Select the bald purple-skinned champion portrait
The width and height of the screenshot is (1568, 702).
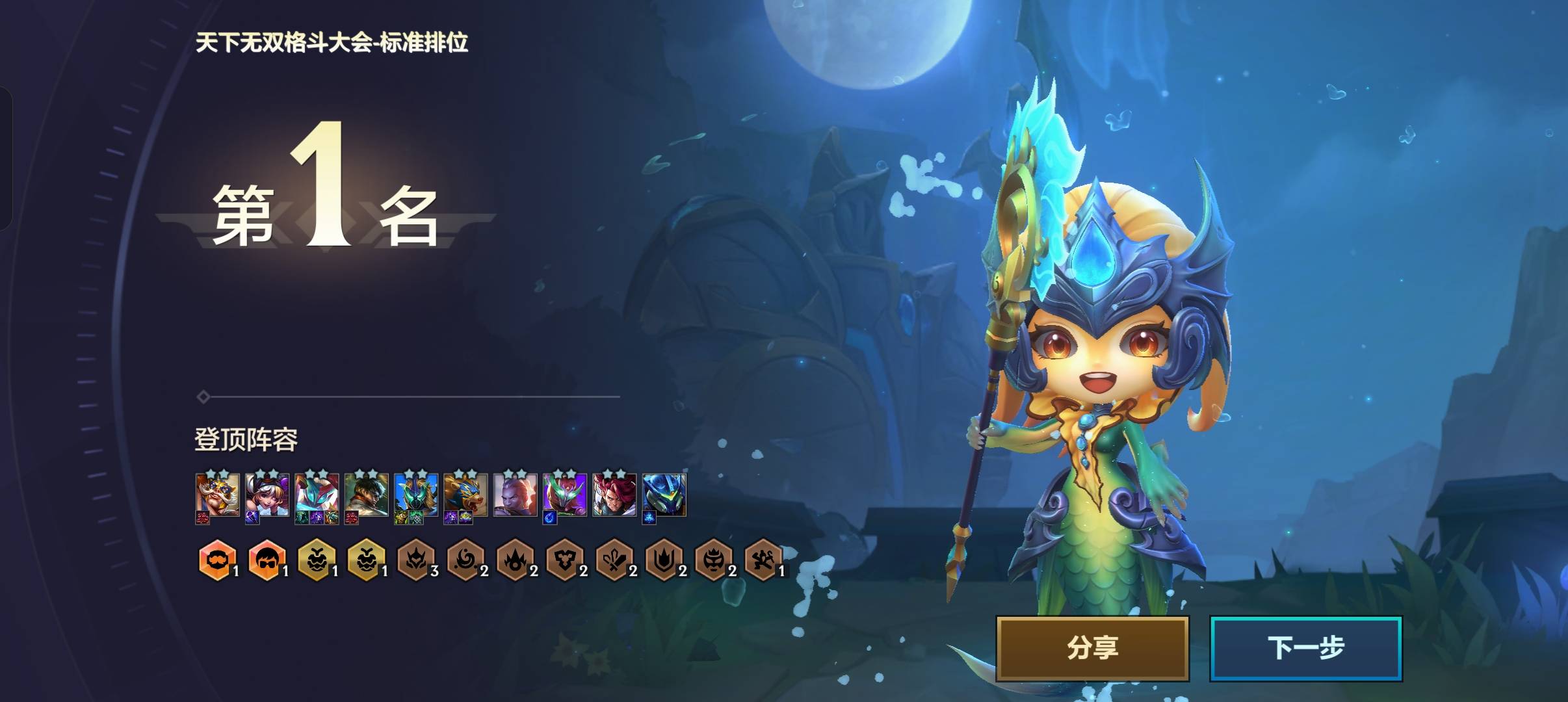click(x=515, y=495)
